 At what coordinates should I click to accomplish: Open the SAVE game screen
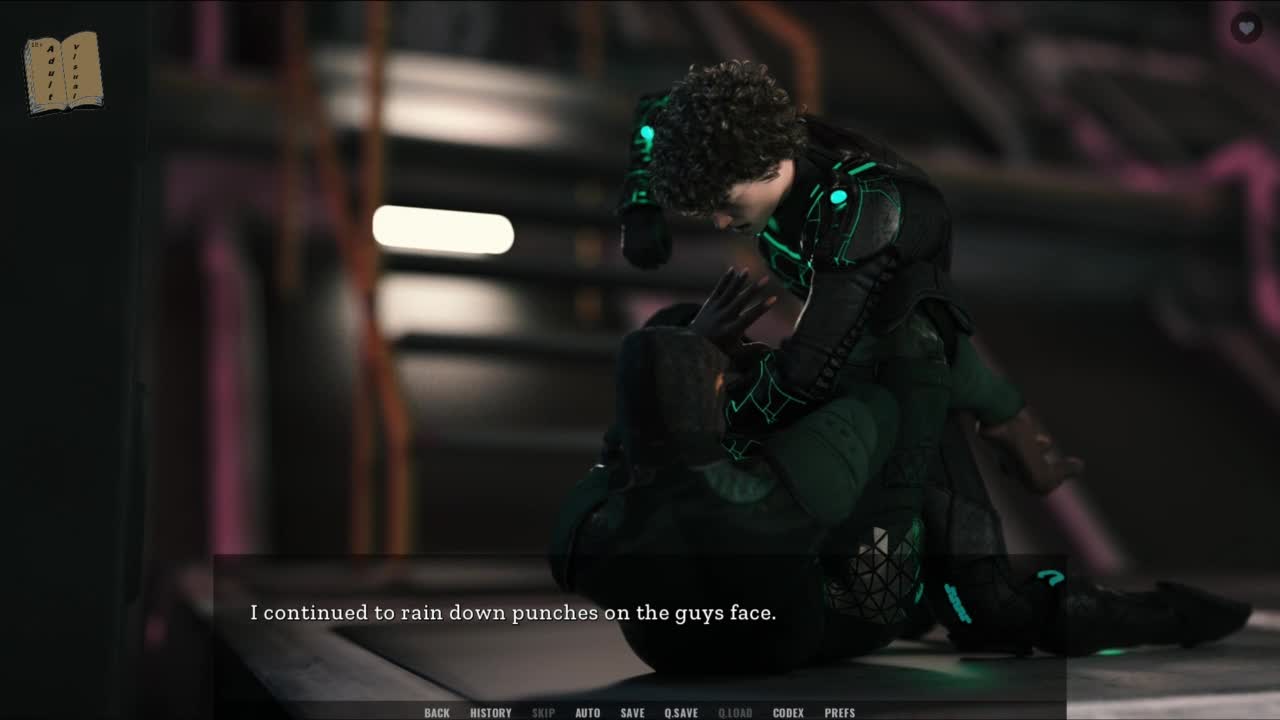pyautogui.click(x=632, y=713)
